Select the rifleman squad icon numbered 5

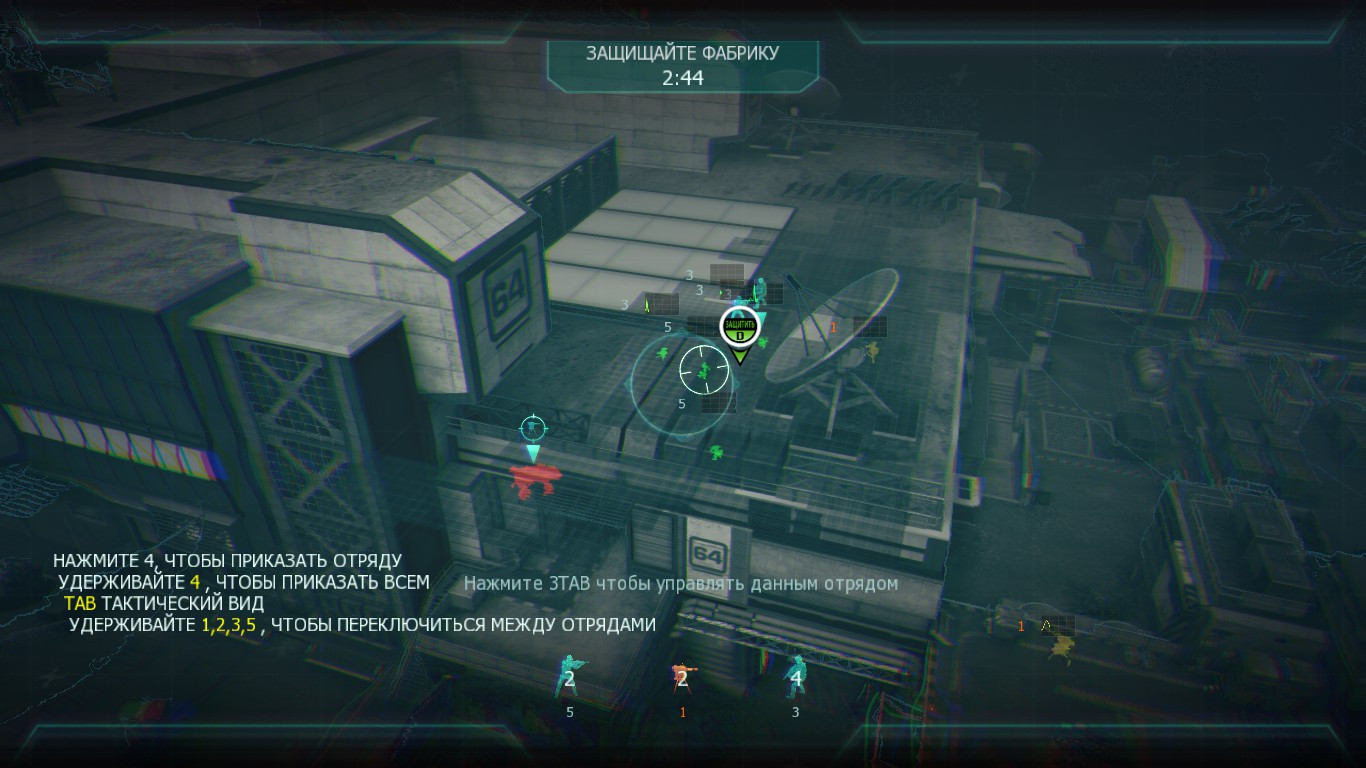pyautogui.click(x=569, y=678)
